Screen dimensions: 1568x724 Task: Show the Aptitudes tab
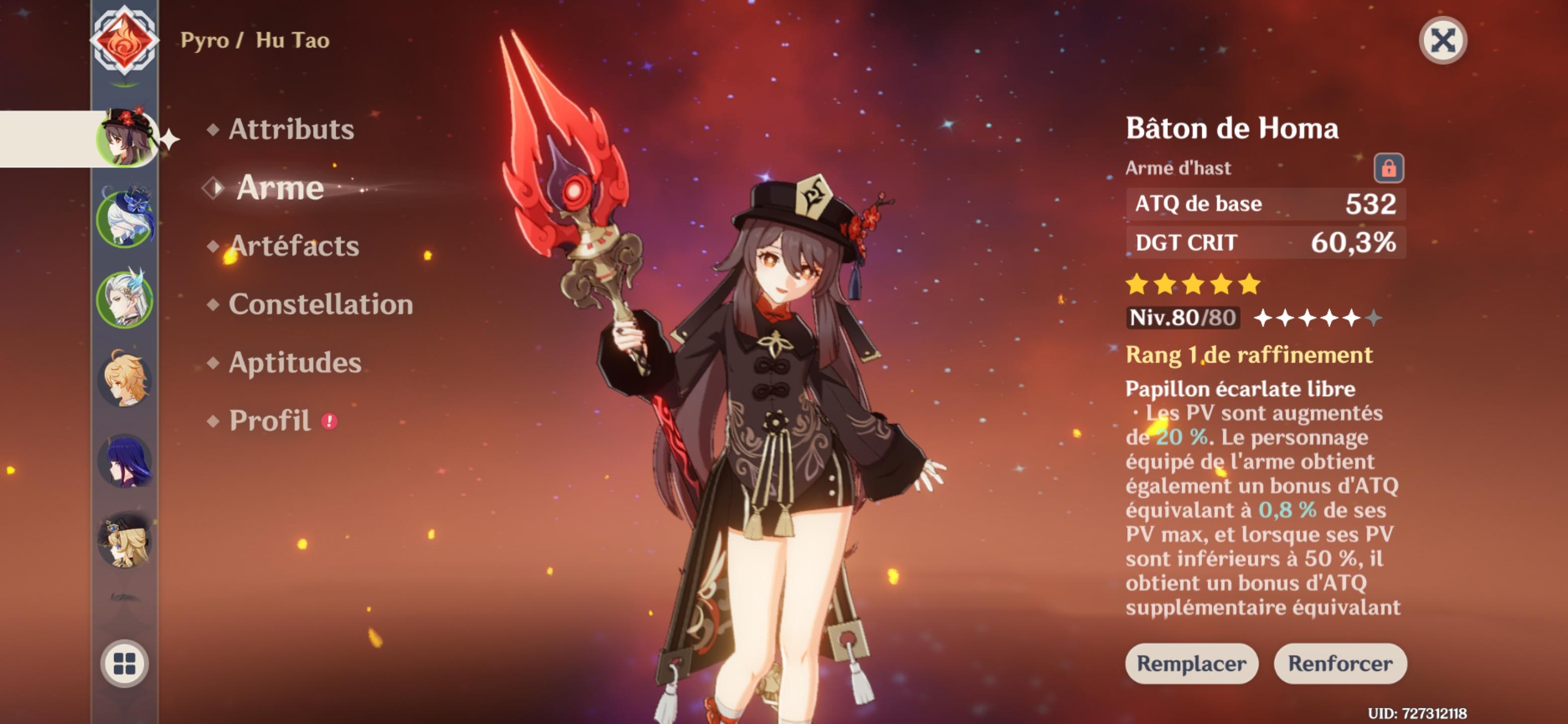295,363
